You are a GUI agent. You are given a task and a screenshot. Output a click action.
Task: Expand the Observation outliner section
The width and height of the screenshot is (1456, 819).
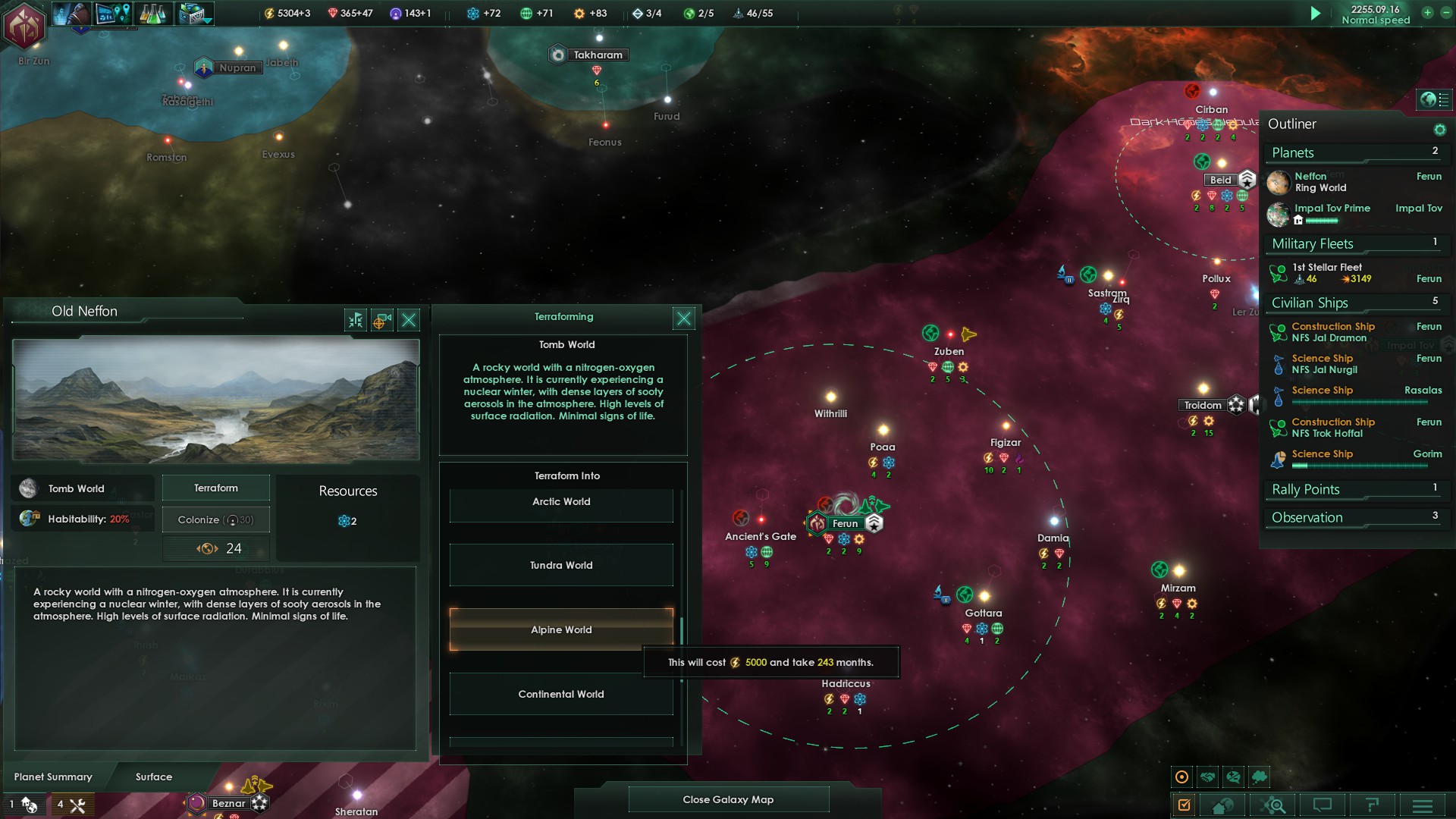pos(1307,518)
